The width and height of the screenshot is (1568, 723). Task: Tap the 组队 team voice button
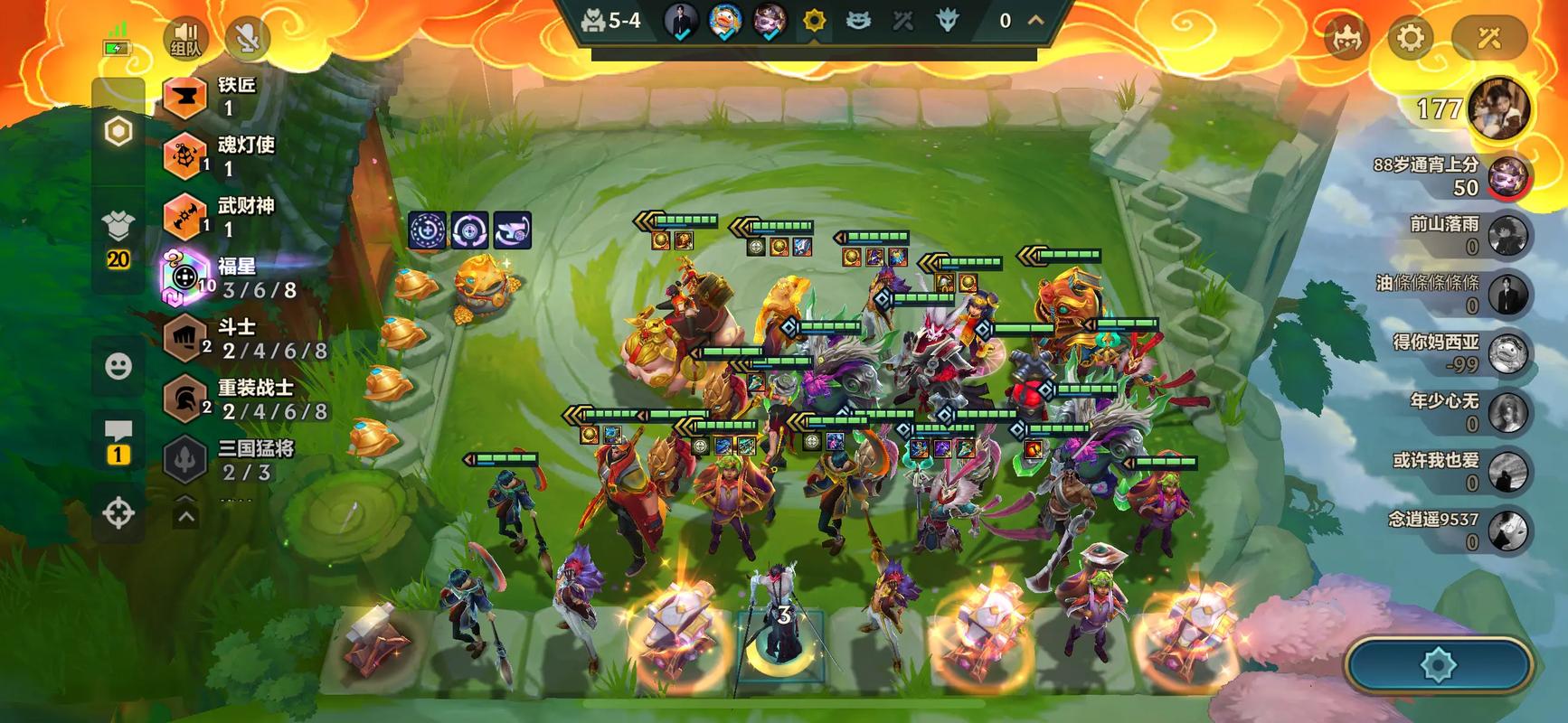185,38
